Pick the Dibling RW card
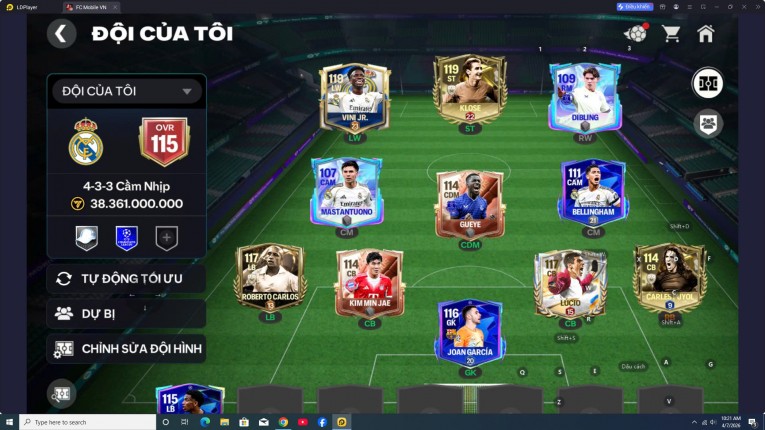Screen dimensions: 765x430 584,96
